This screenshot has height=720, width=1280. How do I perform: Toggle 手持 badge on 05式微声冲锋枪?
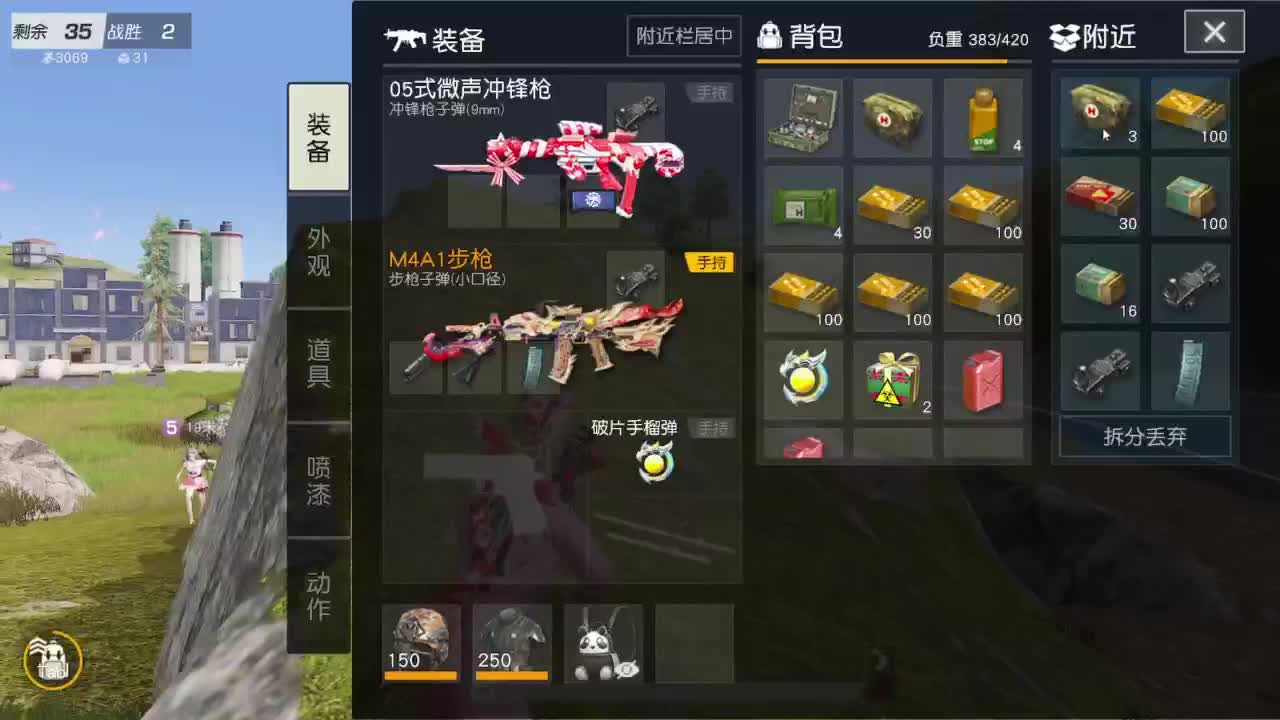710,92
